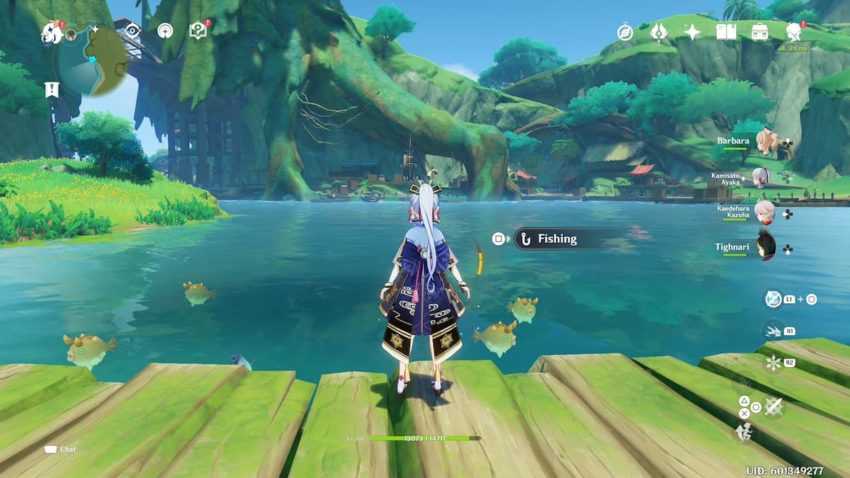
Task: Open the Paimon menu icon
Action: 51,33
